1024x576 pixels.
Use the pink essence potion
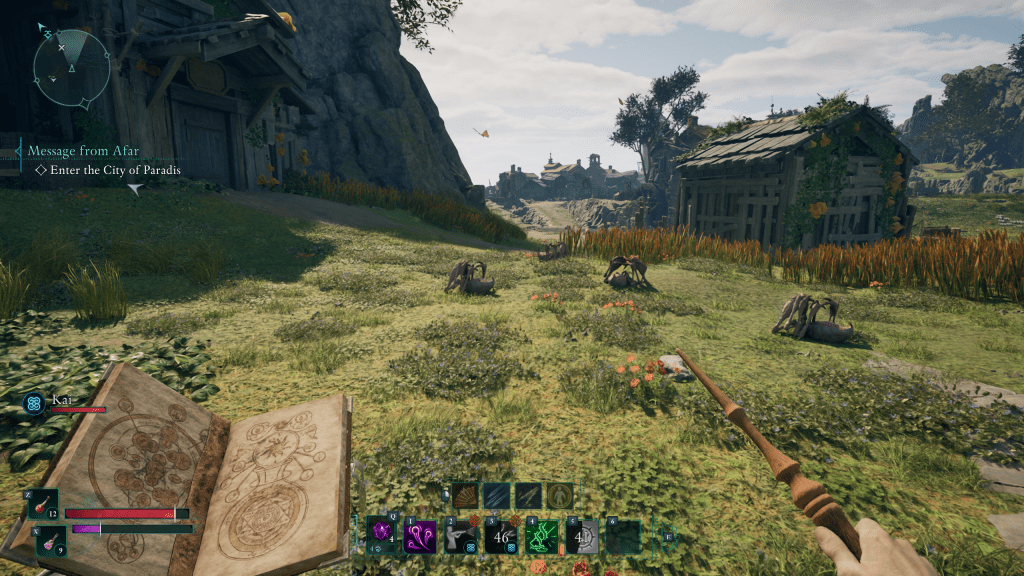[51, 540]
